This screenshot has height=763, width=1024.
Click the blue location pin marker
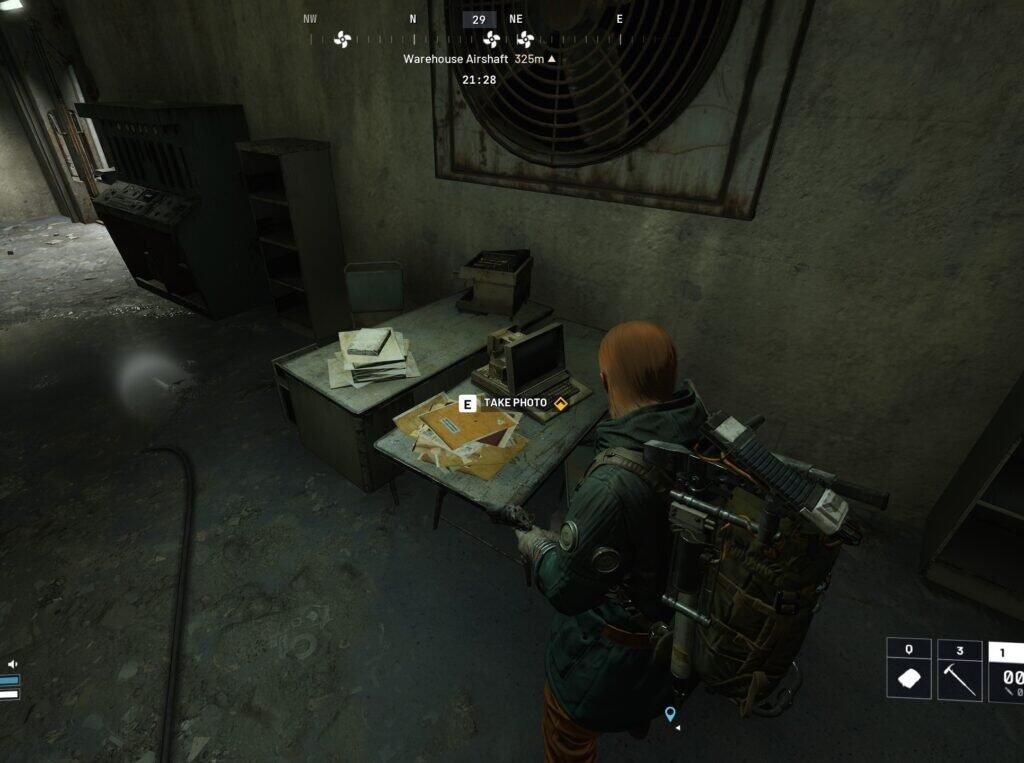(670, 713)
